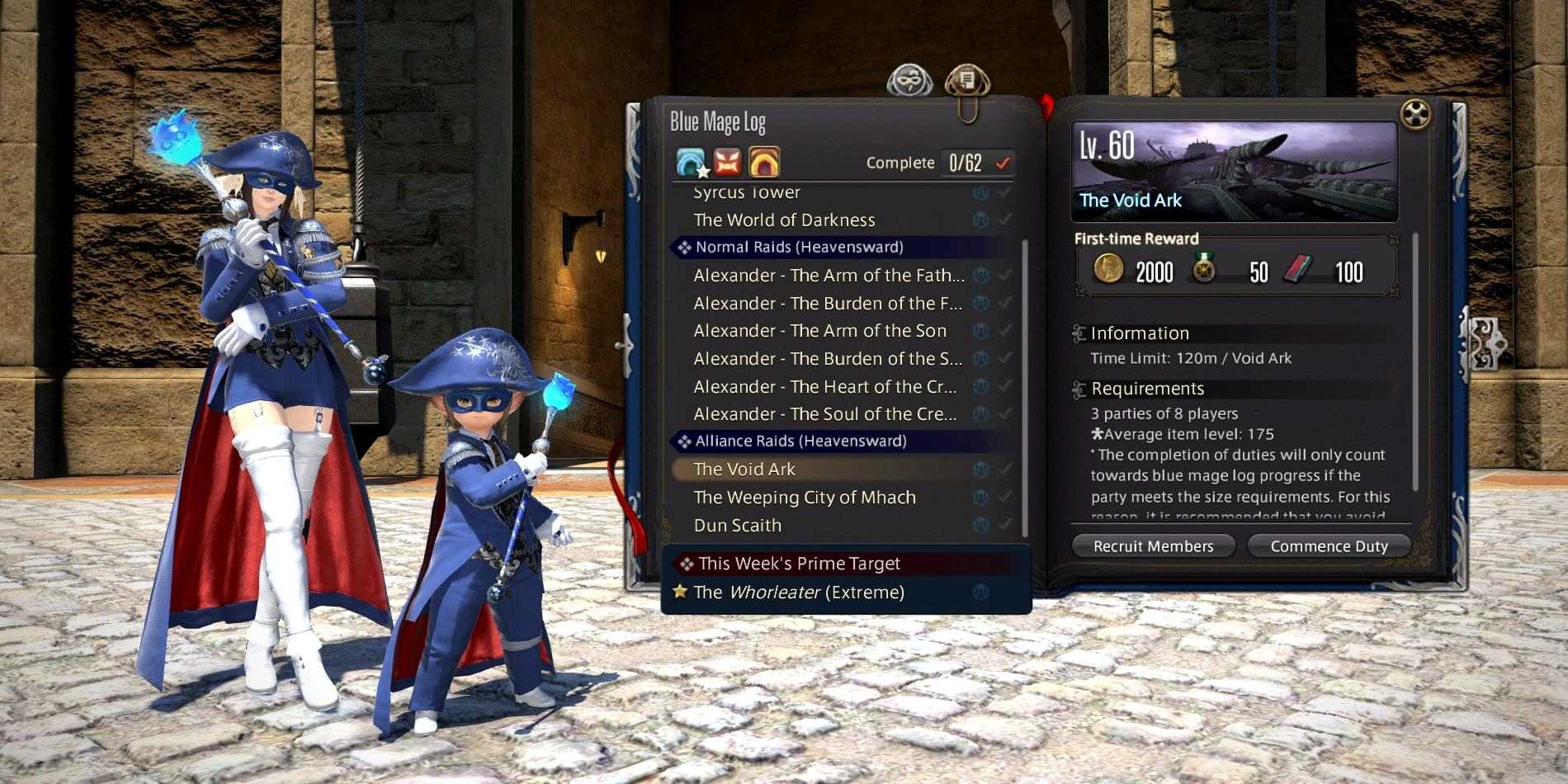Close the Blue Mage Log window

click(x=1415, y=114)
